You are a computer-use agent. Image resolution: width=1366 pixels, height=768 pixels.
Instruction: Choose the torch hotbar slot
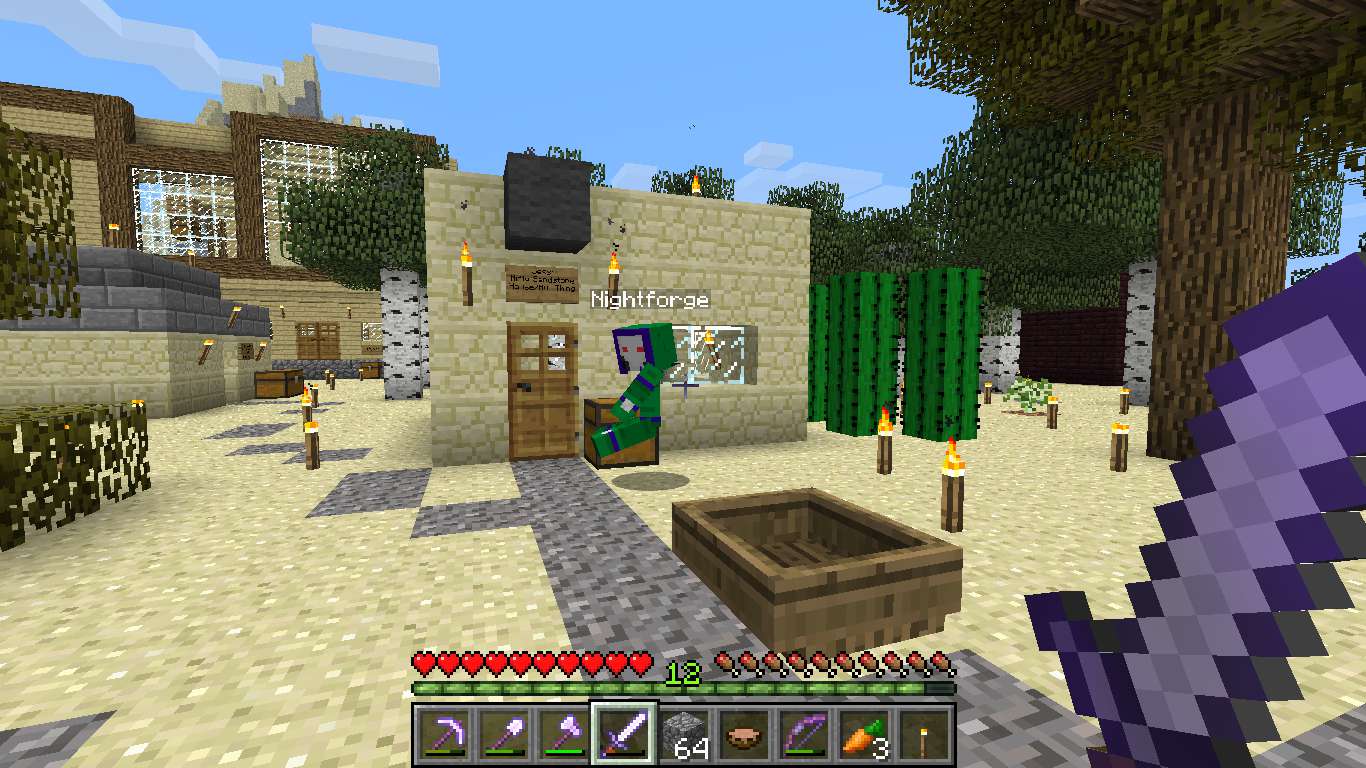pos(925,735)
